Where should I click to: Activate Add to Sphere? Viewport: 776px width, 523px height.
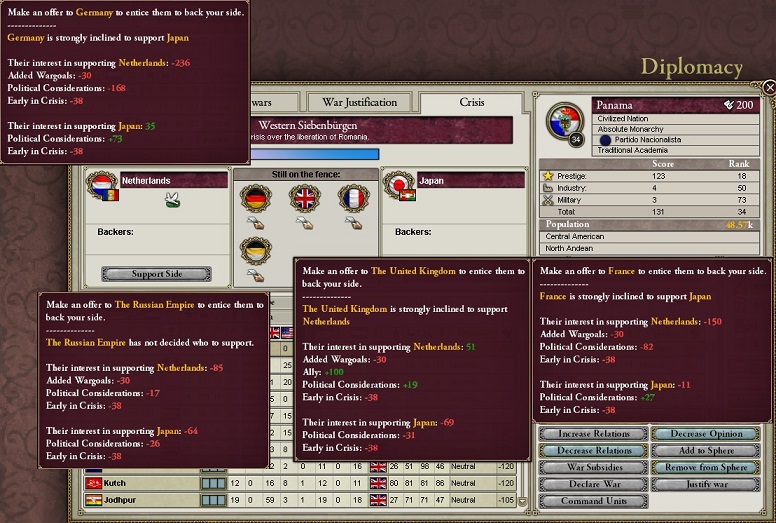click(707, 451)
